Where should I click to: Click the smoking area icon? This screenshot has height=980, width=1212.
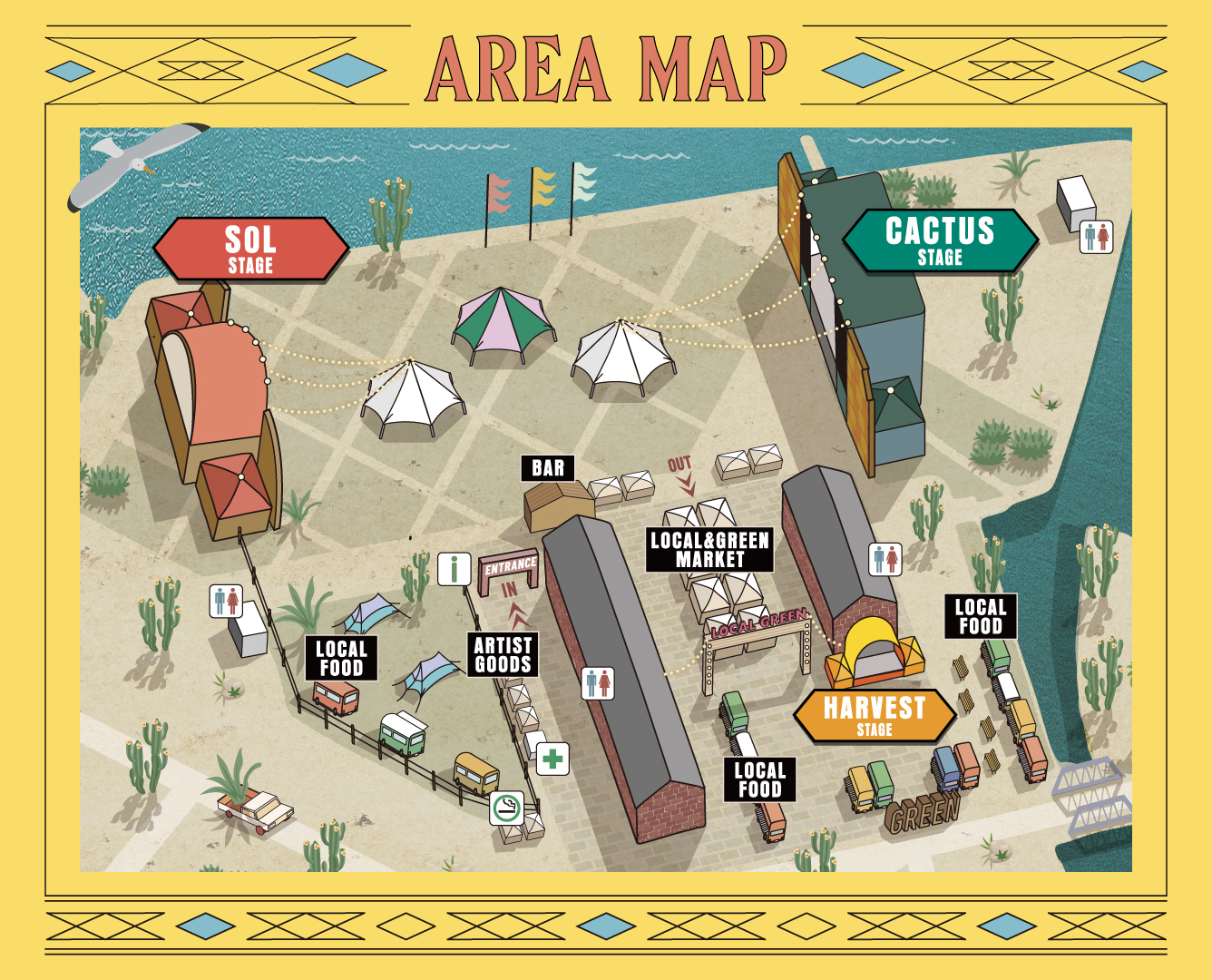[x=507, y=807]
